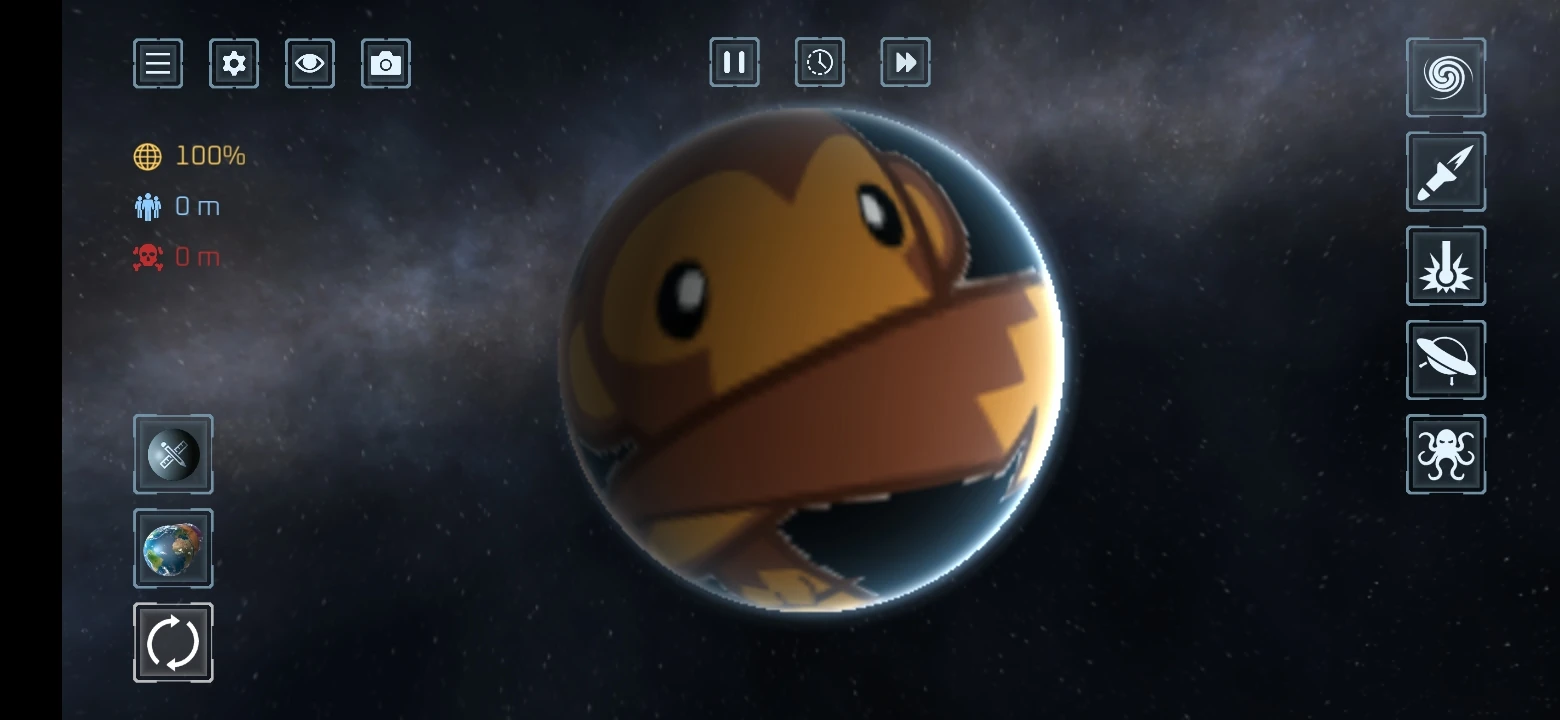Open the settings panel
The height and width of the screenshot is (720, 1560).
(x=233, y=62)
